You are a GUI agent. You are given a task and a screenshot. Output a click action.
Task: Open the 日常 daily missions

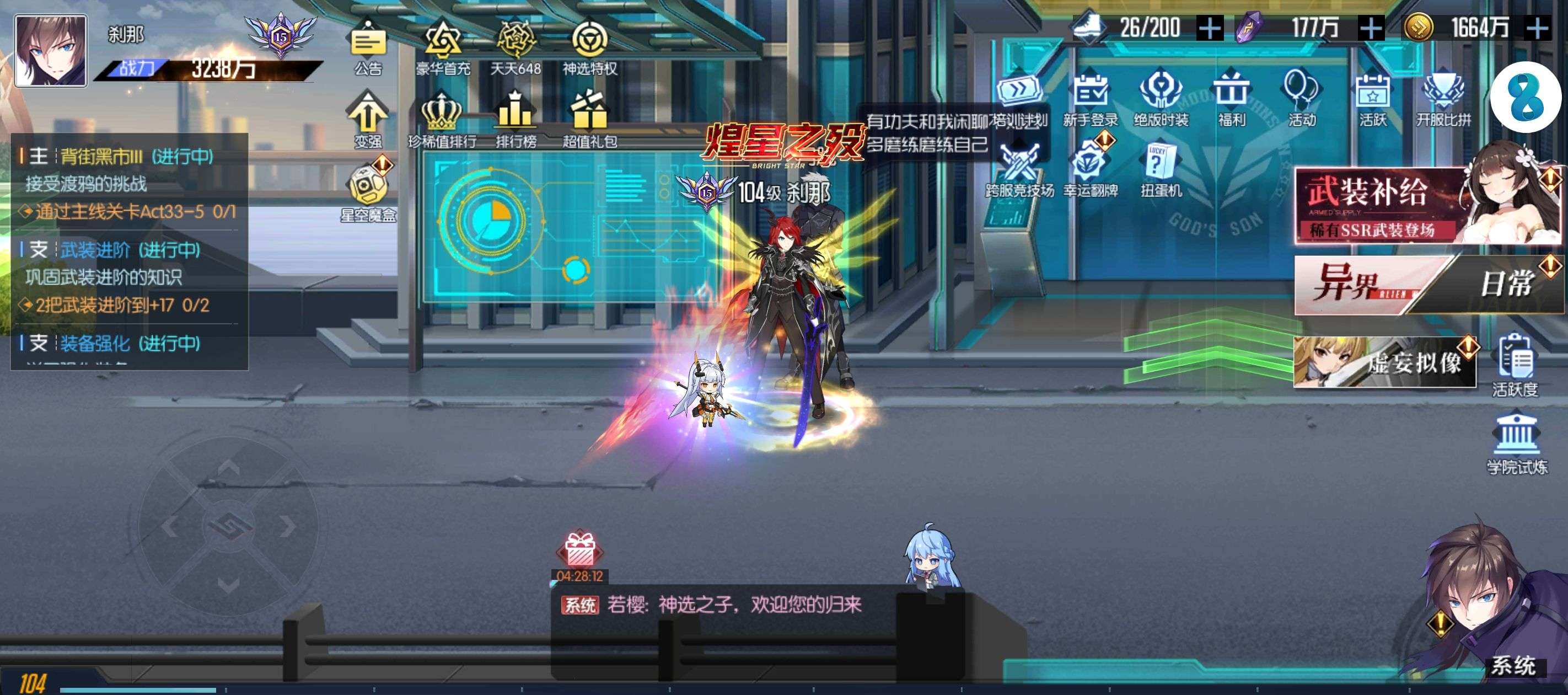tap(1503, 284)
